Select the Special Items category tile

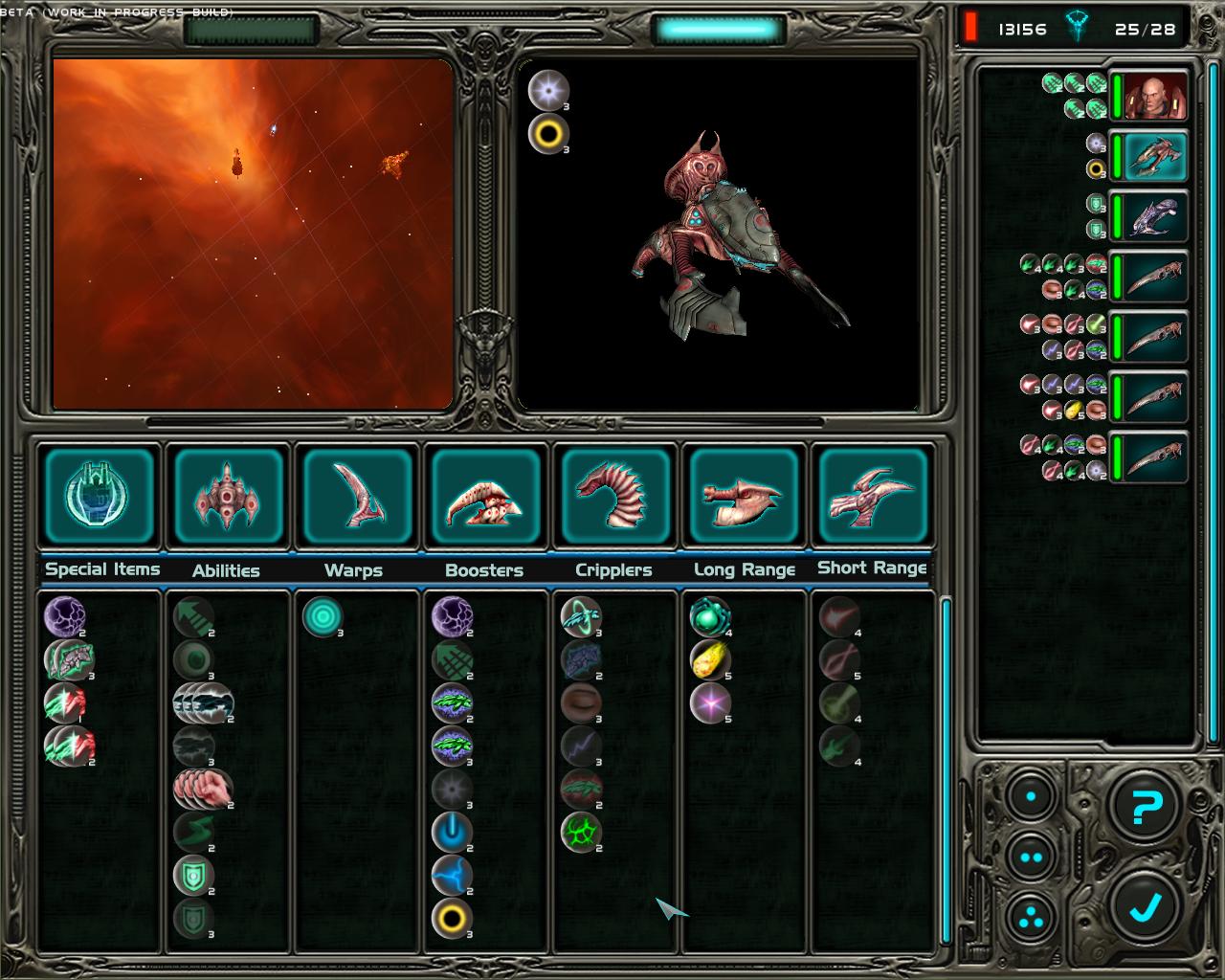pyautogui.click(x=100, y=496)
